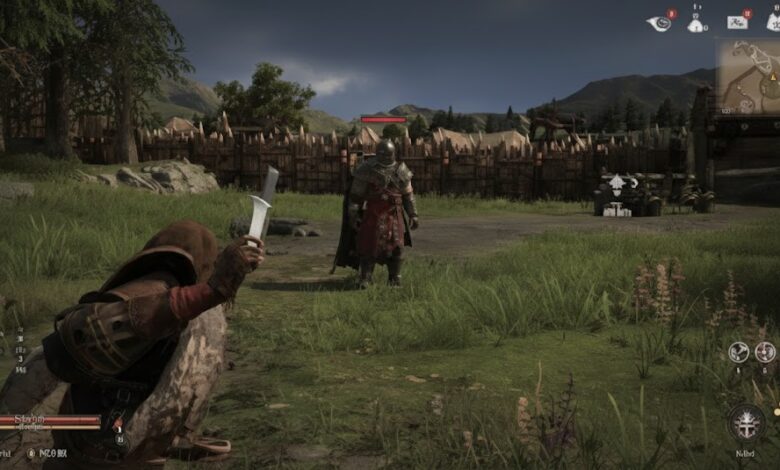Screen dimensions: 780x470
Task: Open the pouch icon beside the eye icon
Action: [x=696, y=23]
